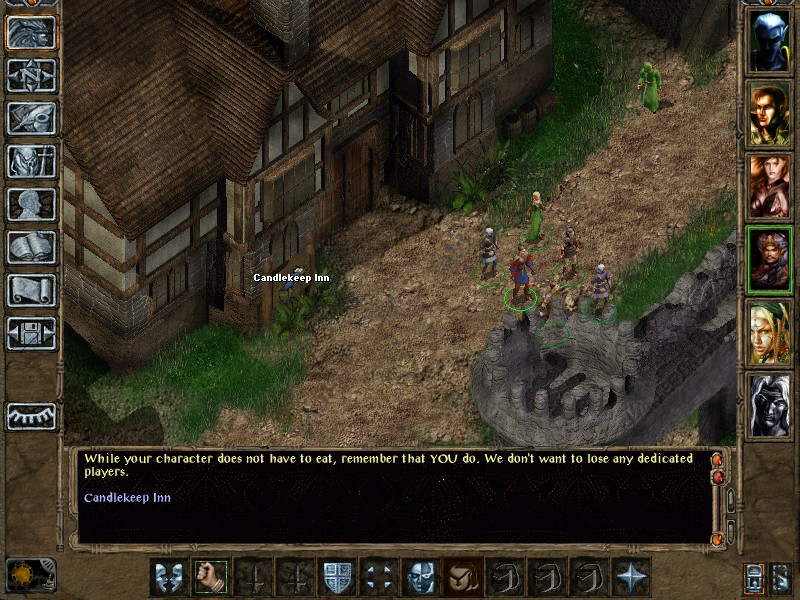Return to game via the helmet face button
The height and width of the screenshot is (600, 800).
point(32,33)
